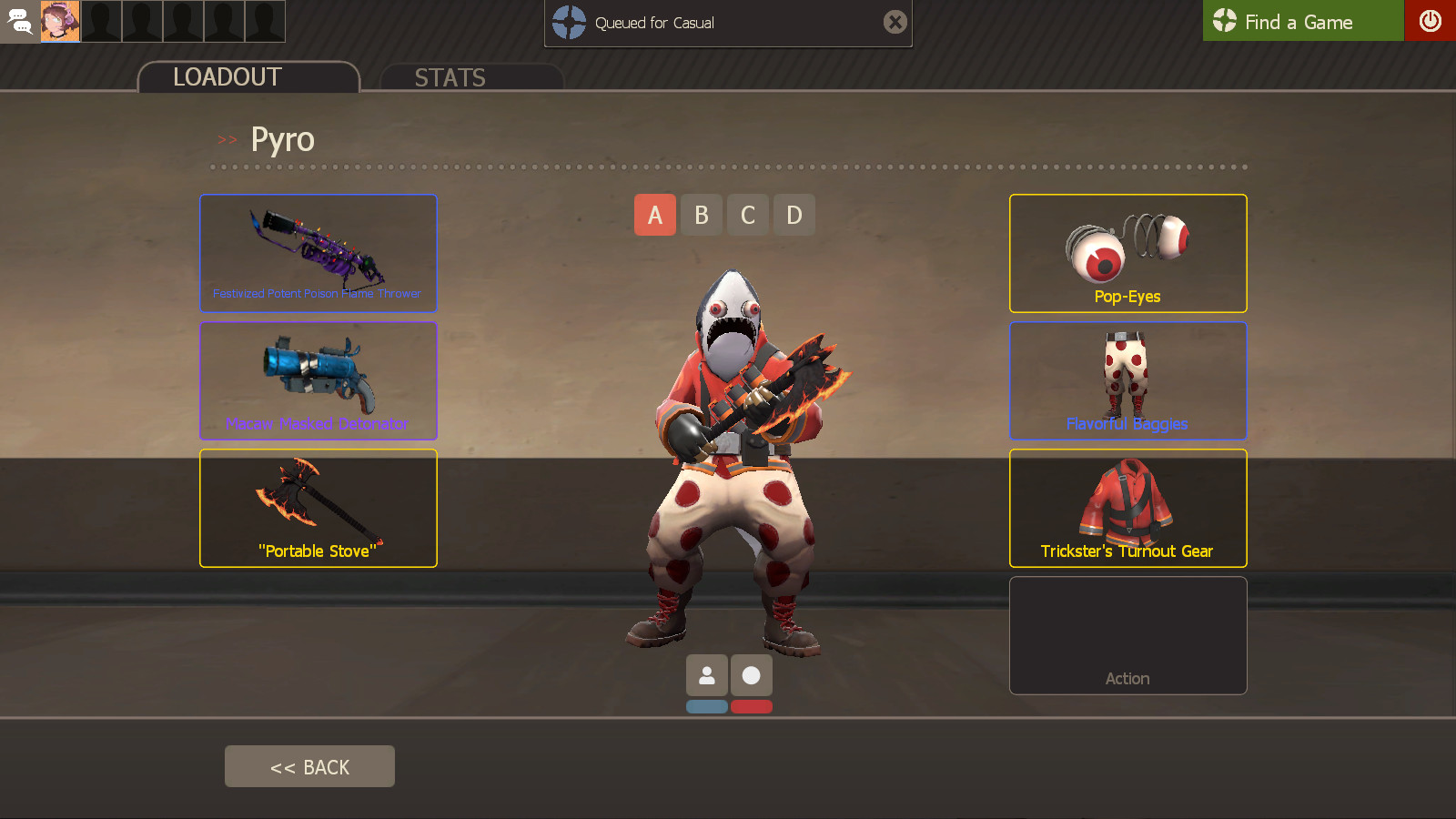
Task: Switch to loadout preset D
Action: click(x=794, y=215)
